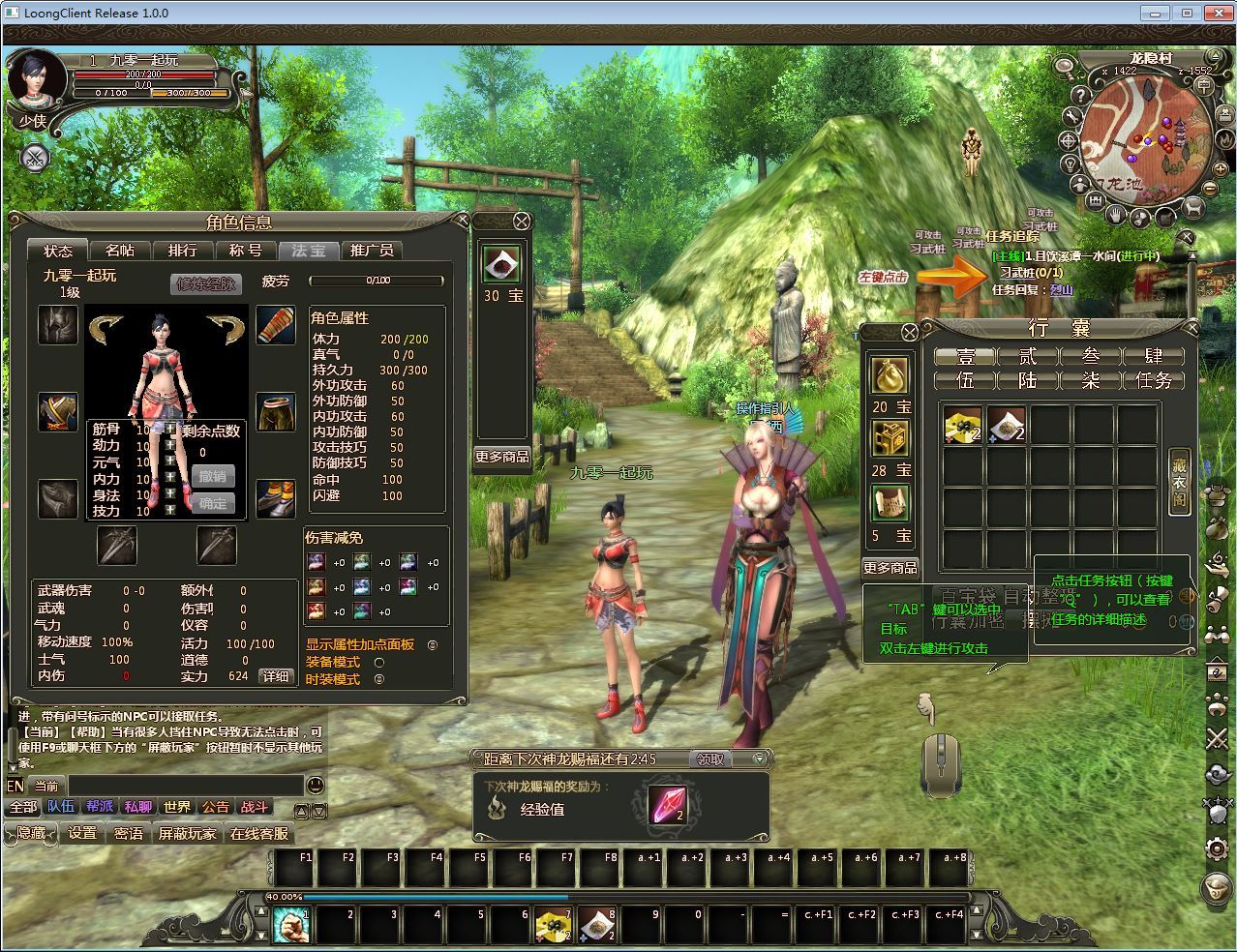1237x952 pixels.
Task: Claim the 神龙赐福 reward with 领取
Action: [x=711, y=759]
